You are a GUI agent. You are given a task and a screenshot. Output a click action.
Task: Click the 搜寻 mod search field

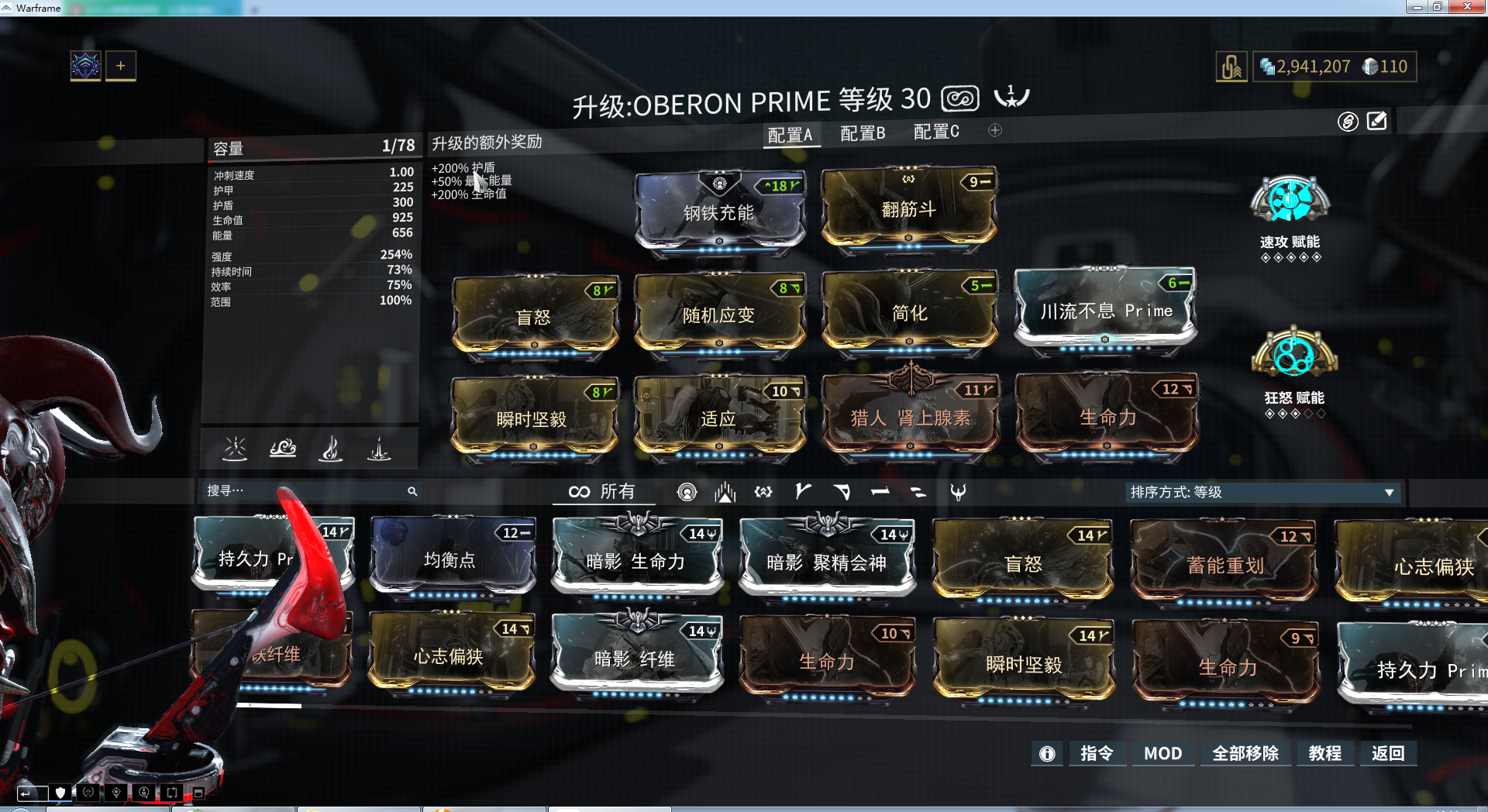[x=306, y=491]
